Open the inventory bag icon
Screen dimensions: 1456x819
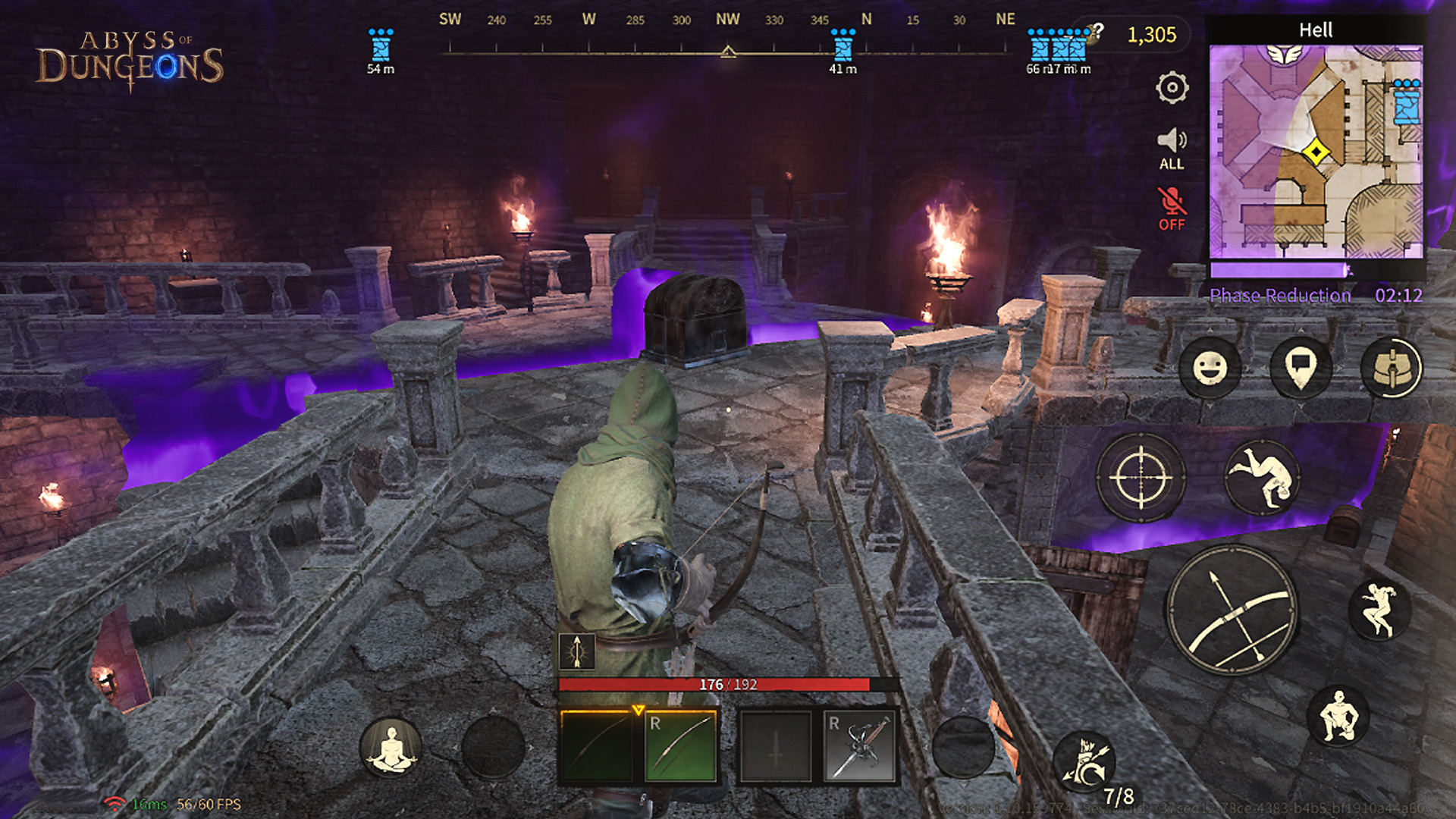pos(1392,367)
